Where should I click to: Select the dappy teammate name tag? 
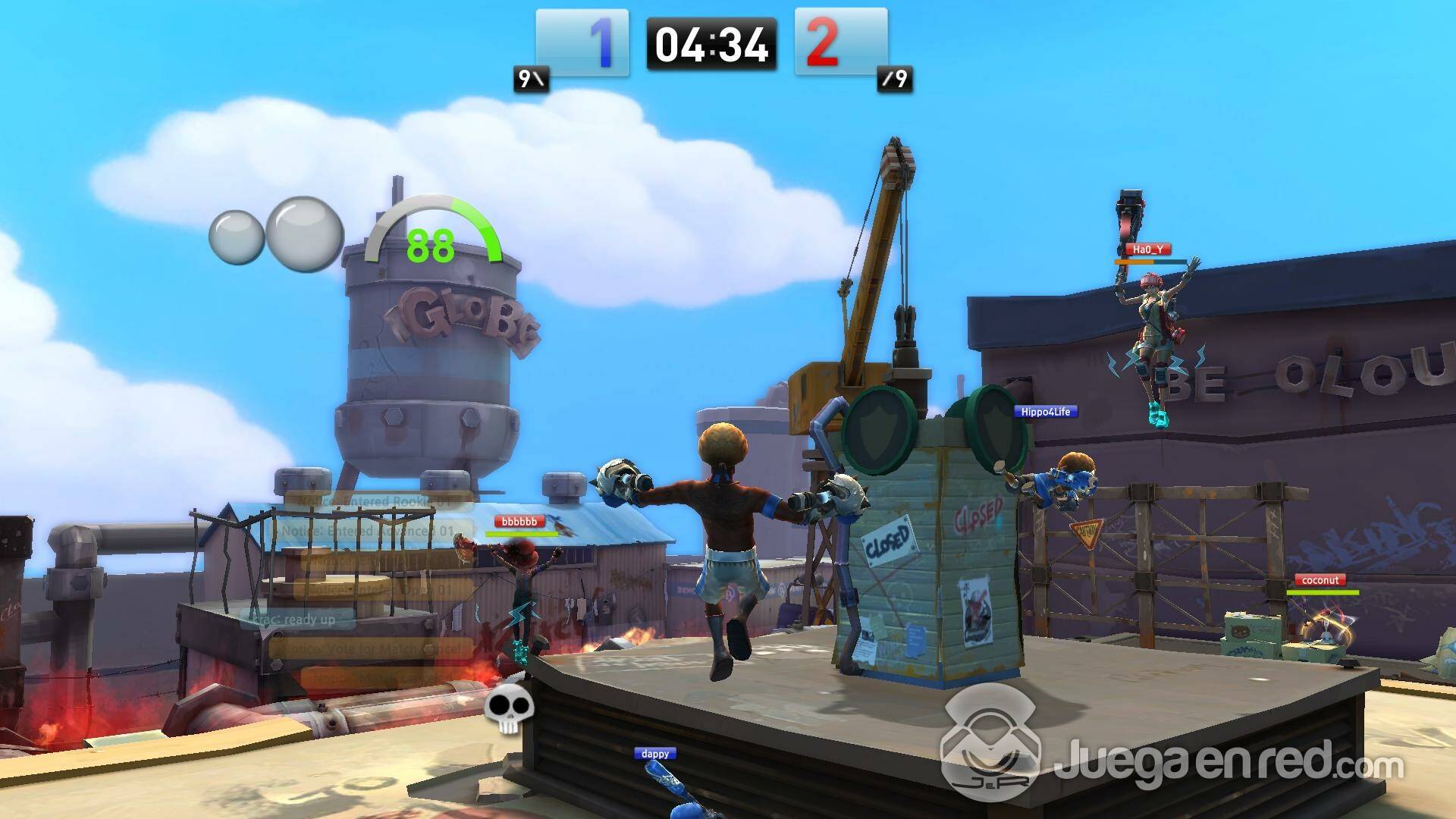tap(655, 754)
